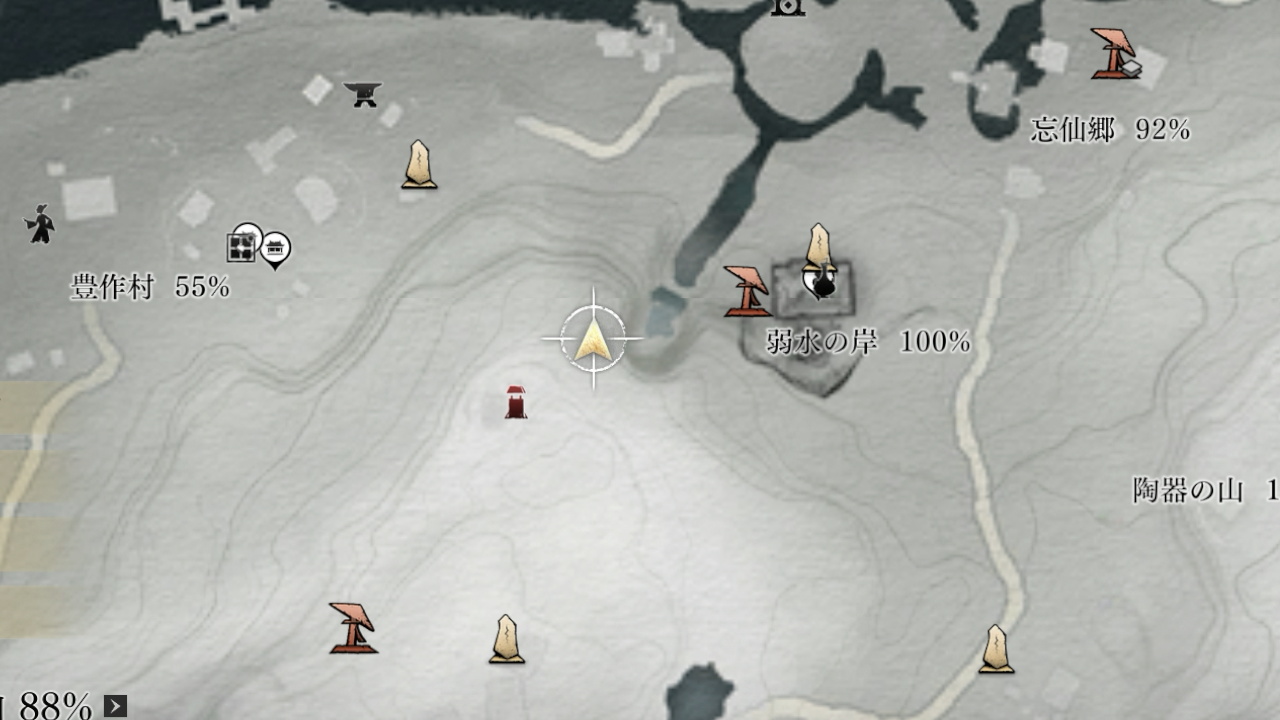Select the 豊作村 55% region label
Image resolution: width=1280 pixels, height=720 pixels.
click(x=150, y=288)
